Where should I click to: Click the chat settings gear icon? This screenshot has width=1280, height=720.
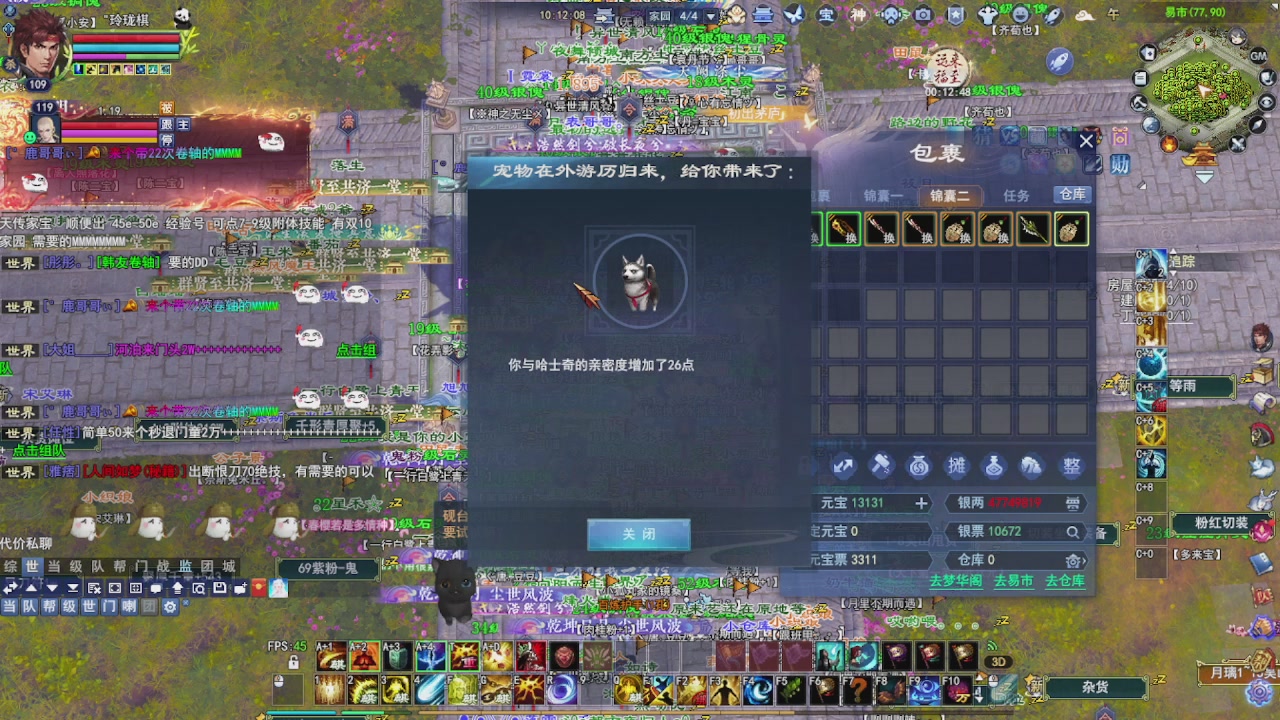(171, 607)
